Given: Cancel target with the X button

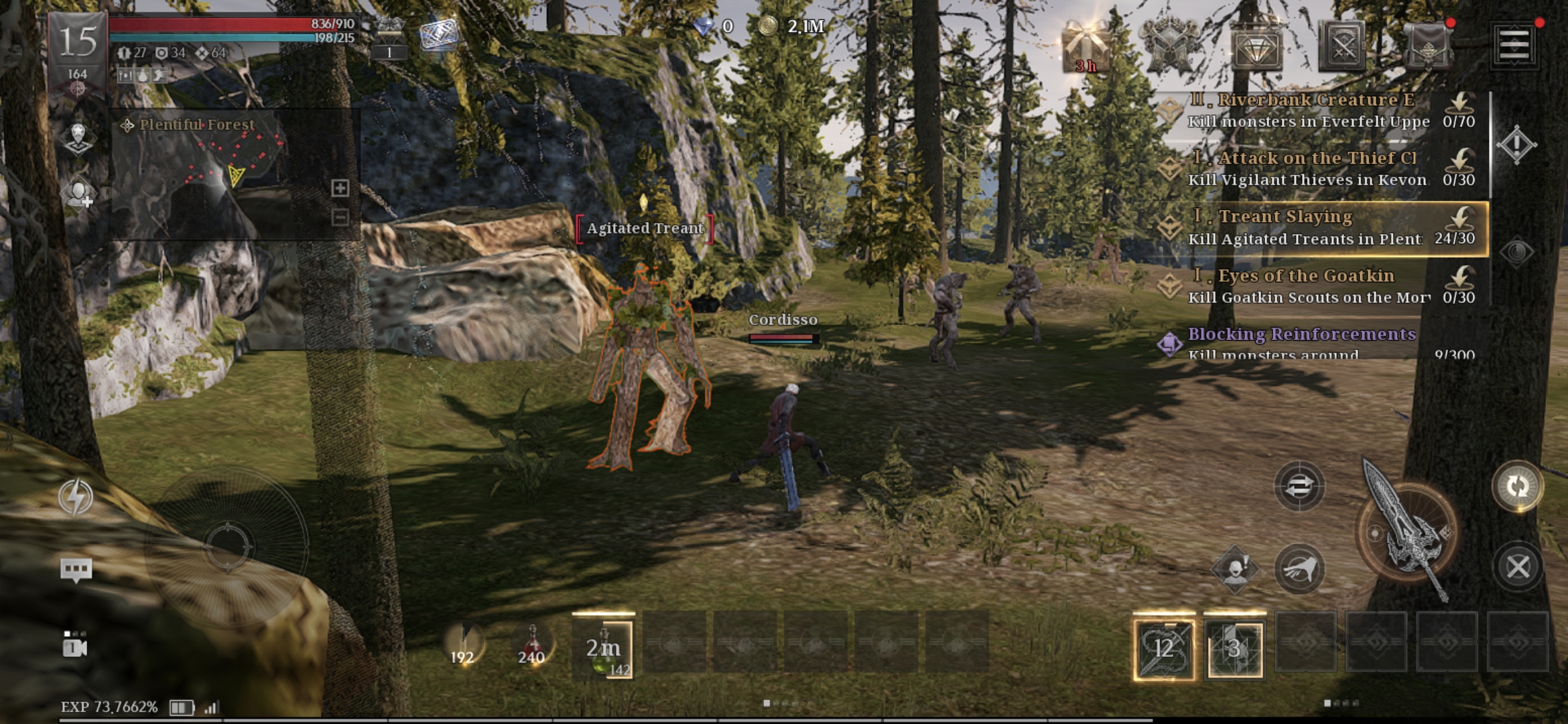Looking at the screenshot, I should click(x=1518, y=567).
